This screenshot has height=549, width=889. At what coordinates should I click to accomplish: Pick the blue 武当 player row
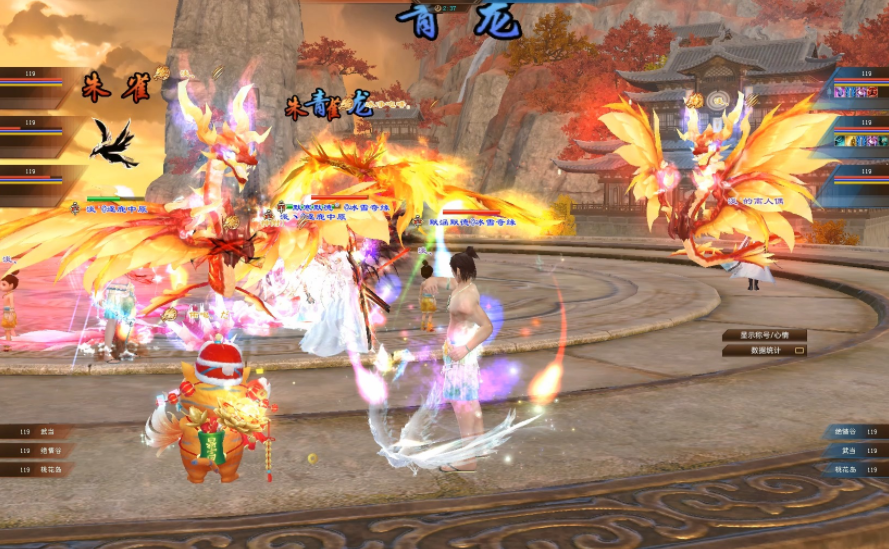coord(855,451)
